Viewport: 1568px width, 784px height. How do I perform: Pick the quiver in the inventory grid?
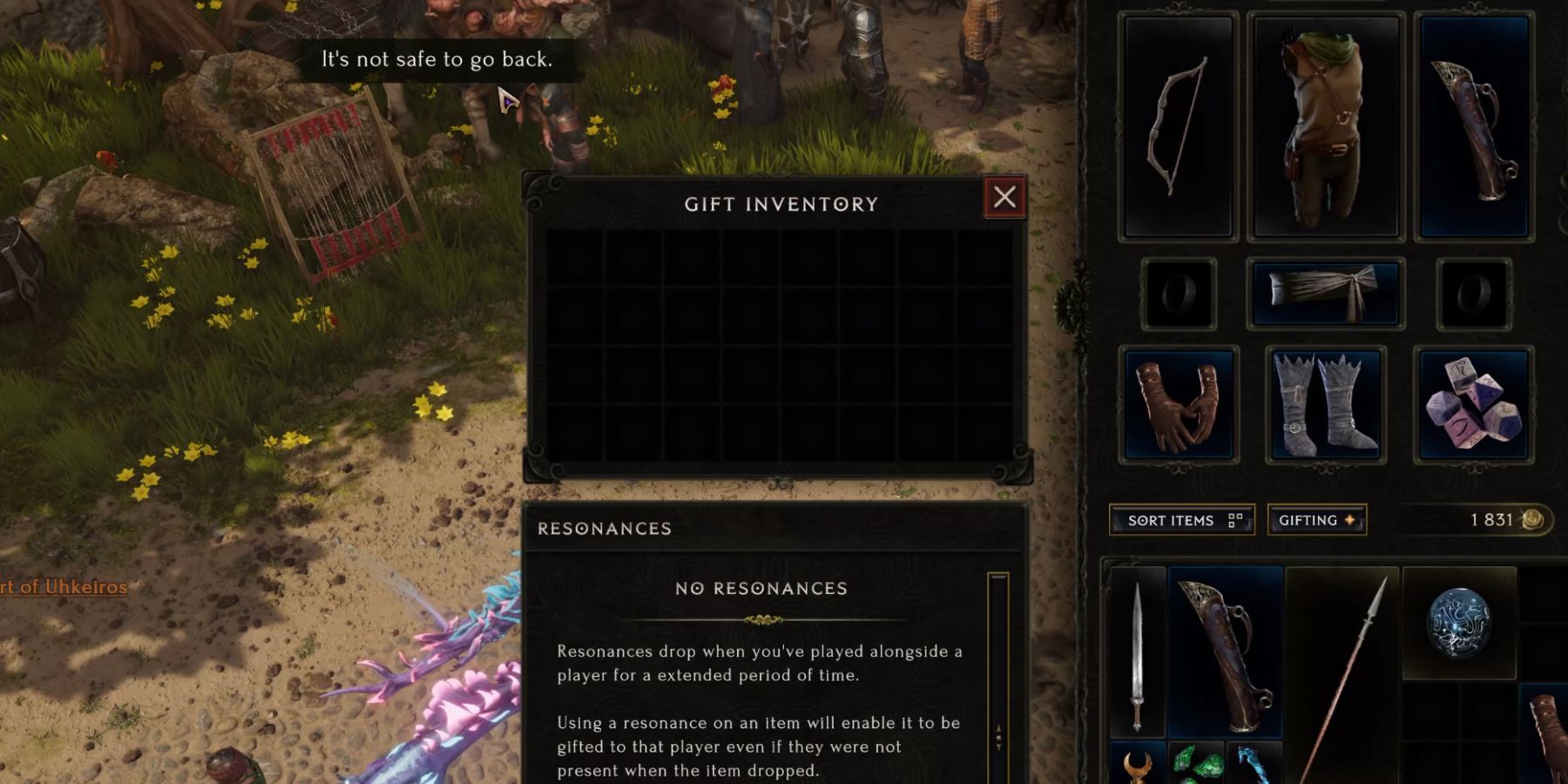point(1226,653)
